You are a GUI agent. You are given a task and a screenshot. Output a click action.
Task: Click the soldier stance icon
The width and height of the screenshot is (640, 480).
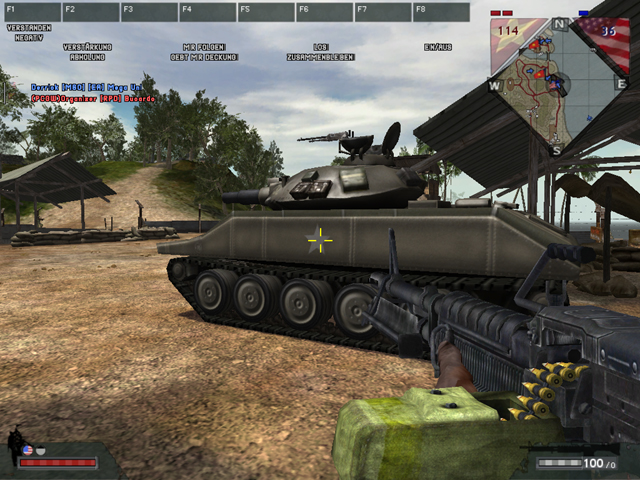coord(16,440)
